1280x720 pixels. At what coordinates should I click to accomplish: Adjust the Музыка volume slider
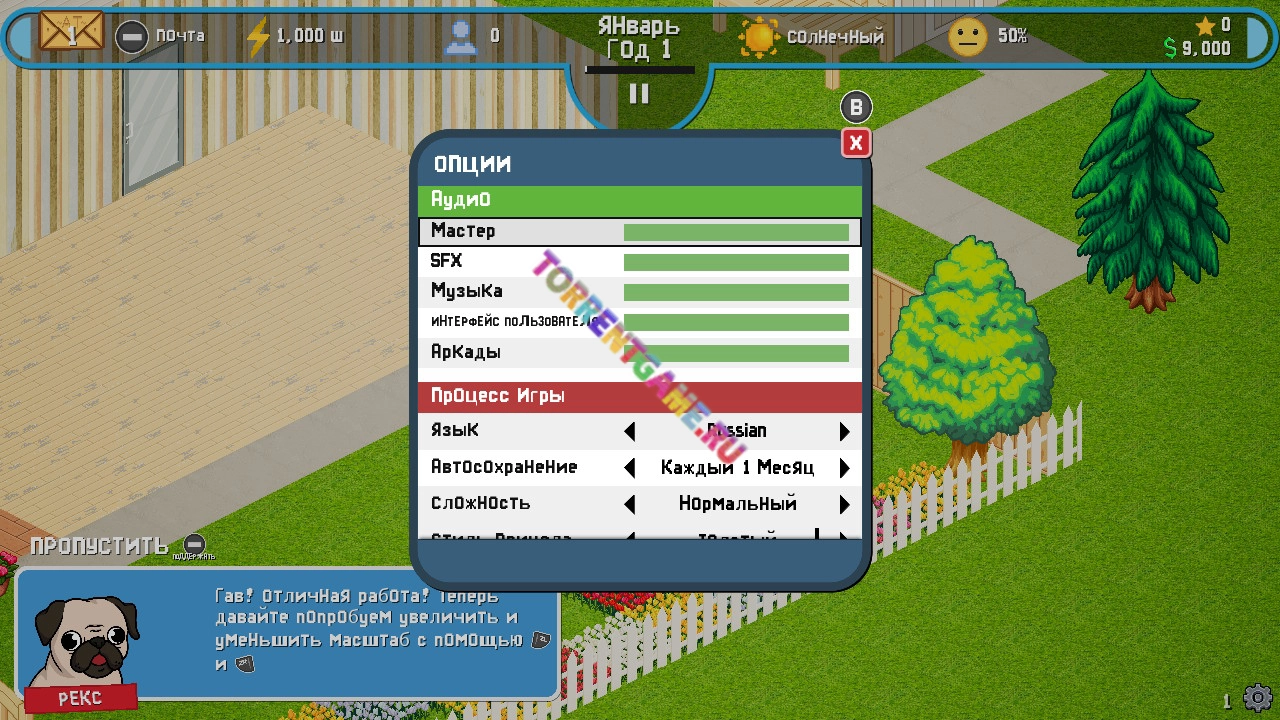click(736, 292)
